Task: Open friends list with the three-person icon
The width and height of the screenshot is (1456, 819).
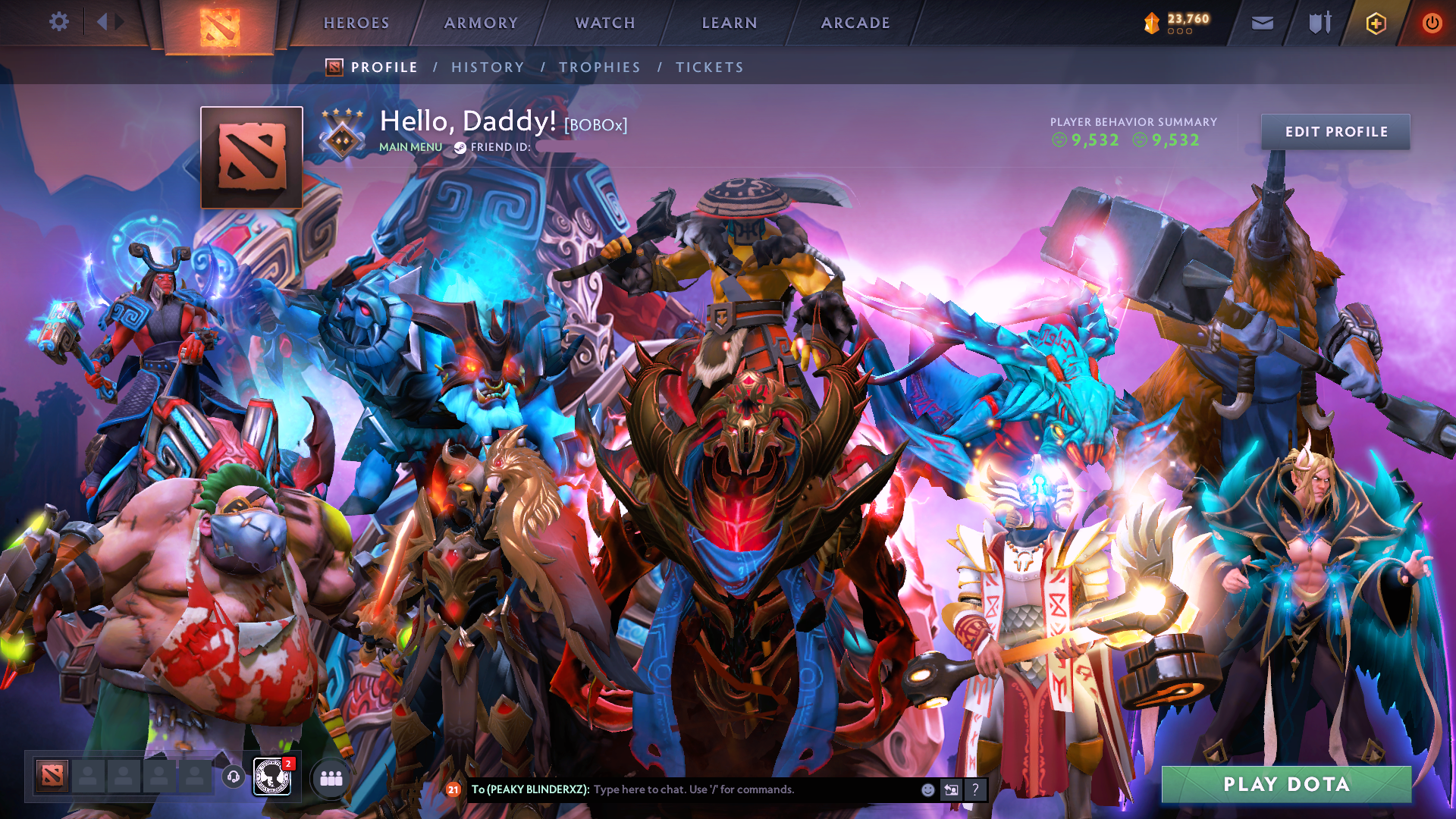Action: point(330,778)
